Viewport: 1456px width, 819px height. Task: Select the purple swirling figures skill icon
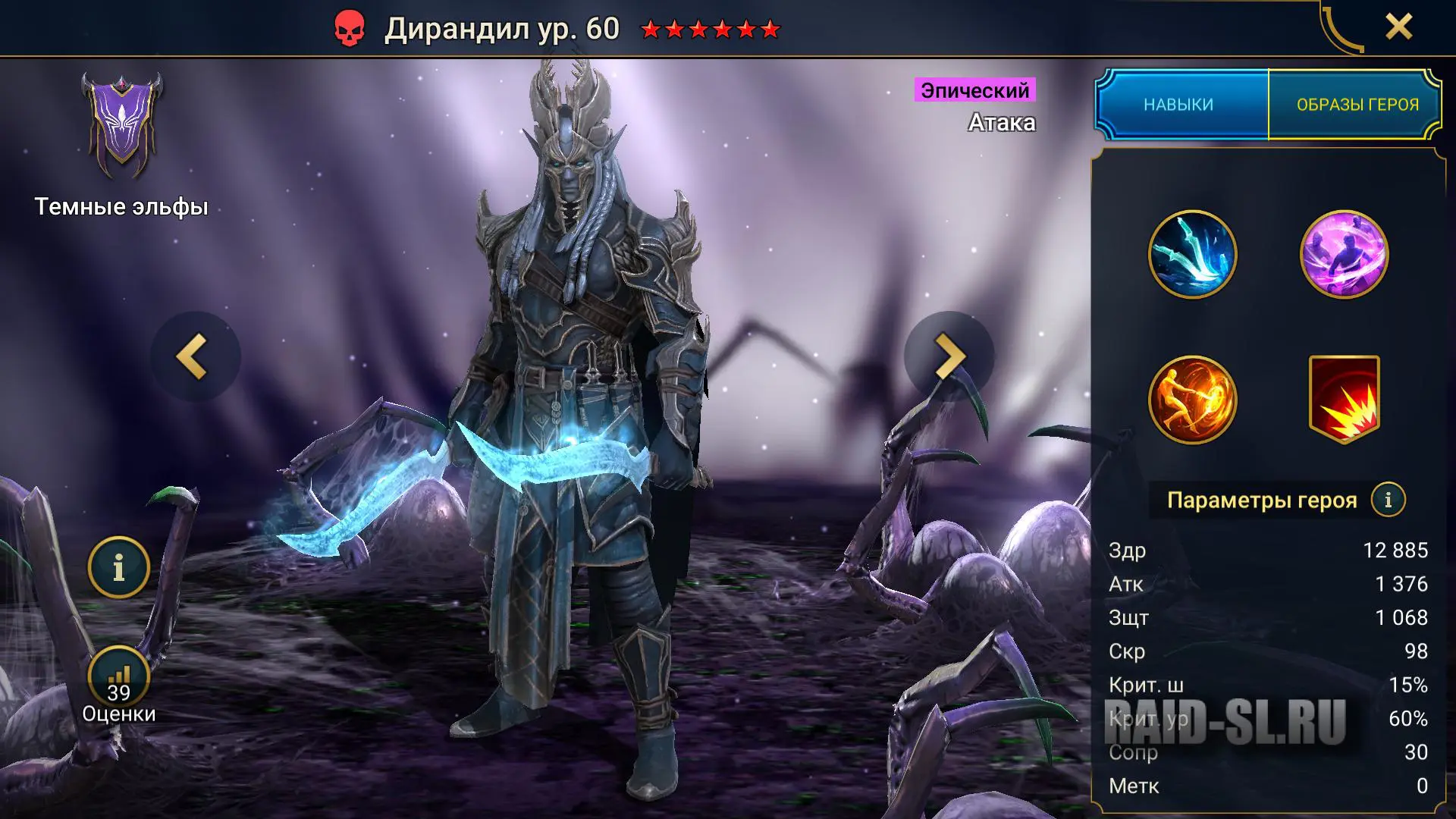click(x=1344, y=255)
